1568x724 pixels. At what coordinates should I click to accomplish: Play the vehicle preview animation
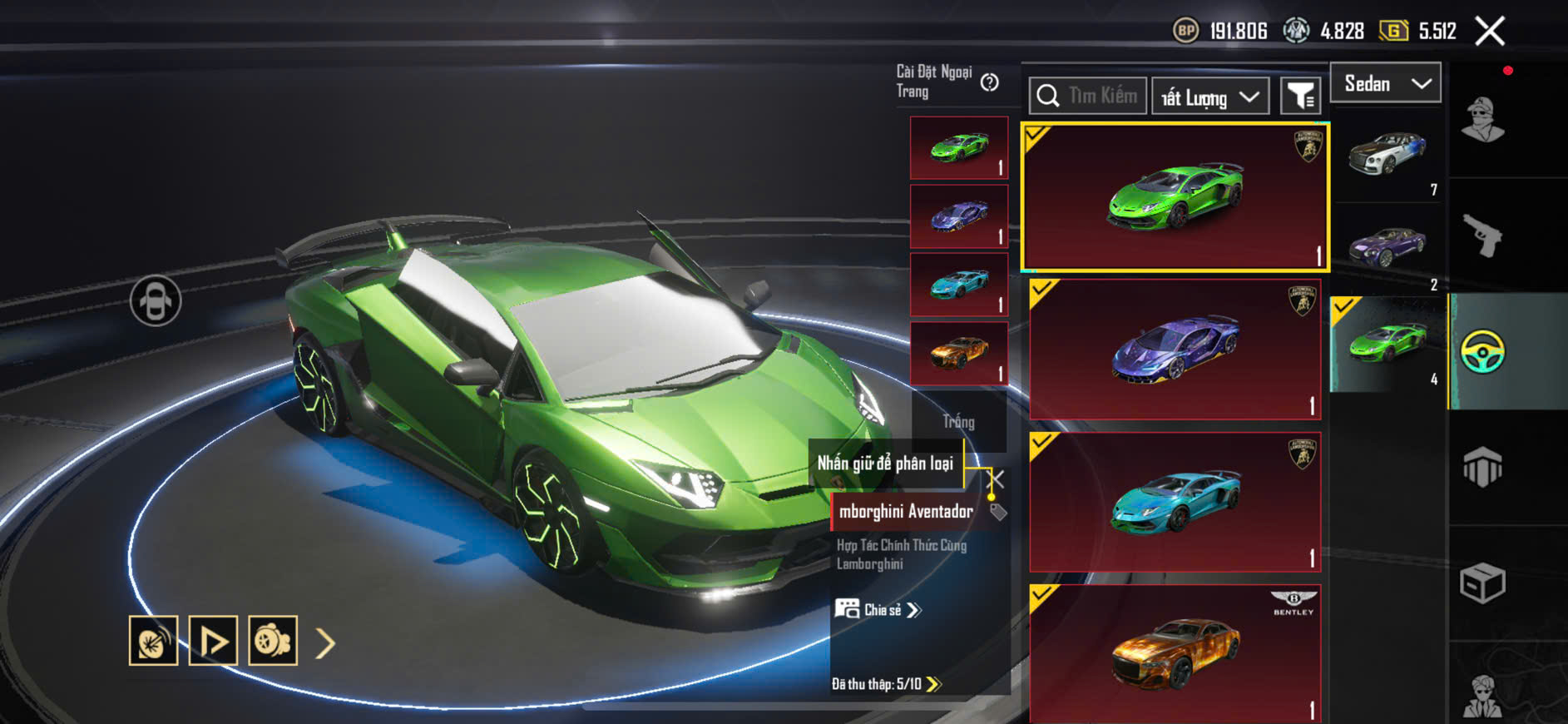213,641
